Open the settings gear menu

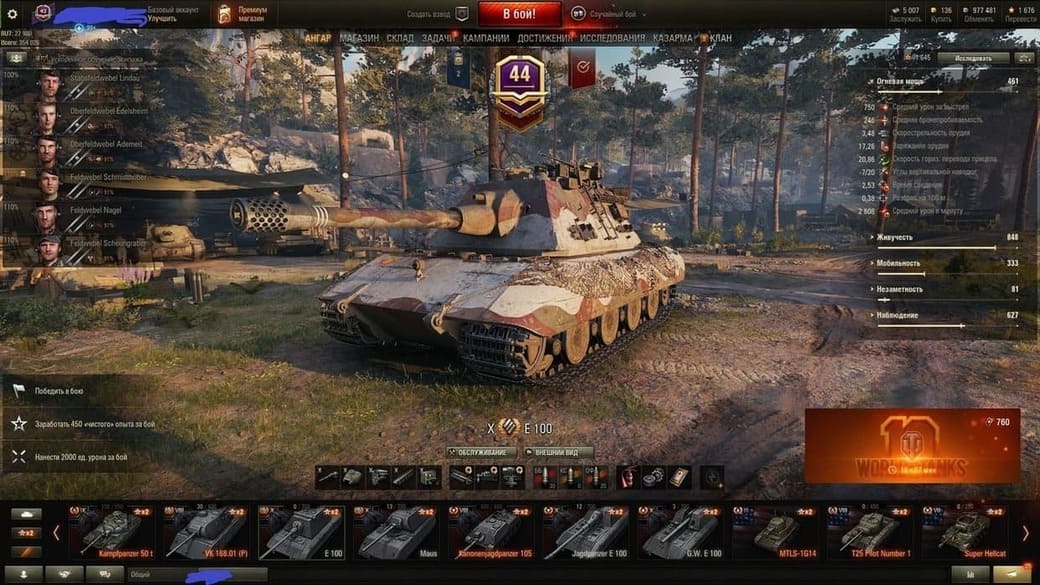[x=12, y=14]
